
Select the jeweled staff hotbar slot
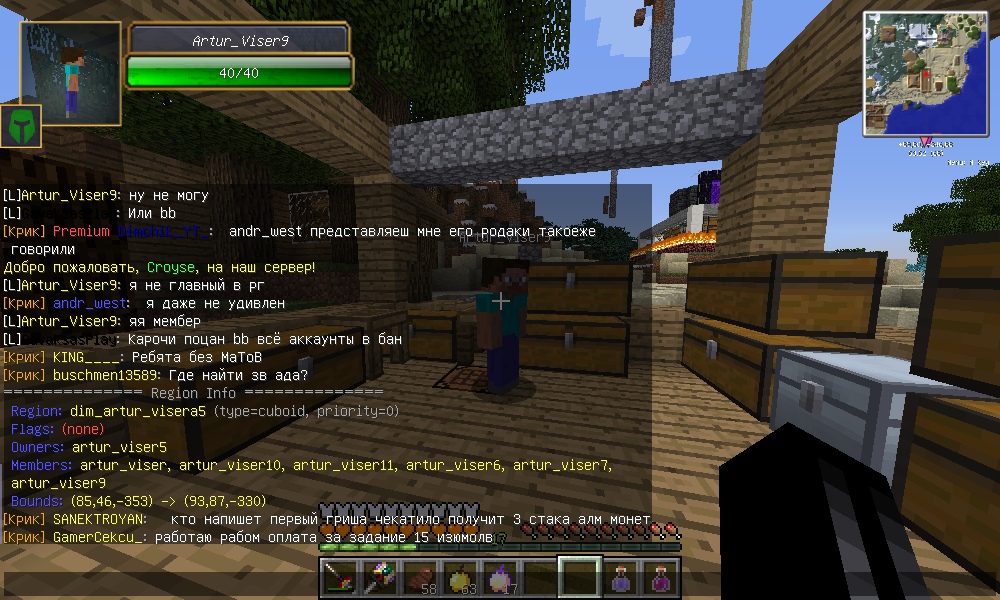pyautogui.click(x=380, y=578)
